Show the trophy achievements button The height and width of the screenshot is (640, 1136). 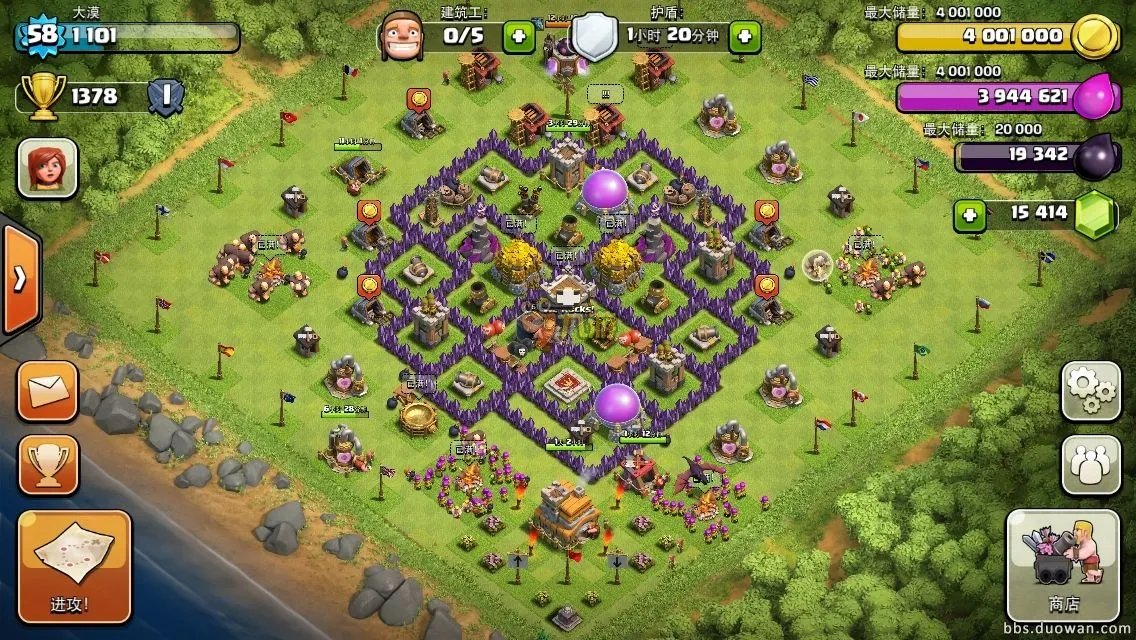(x=47, y=463)
